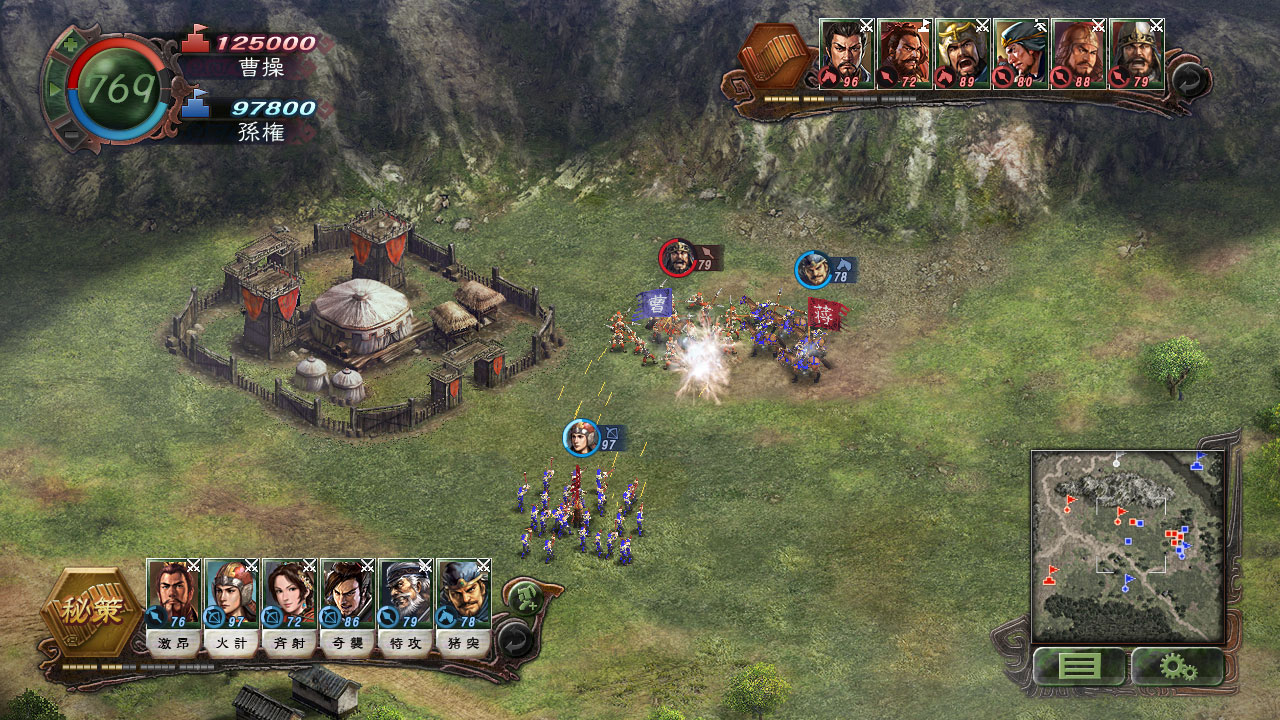View enemy gold-helmet officer rated 89

963,54
